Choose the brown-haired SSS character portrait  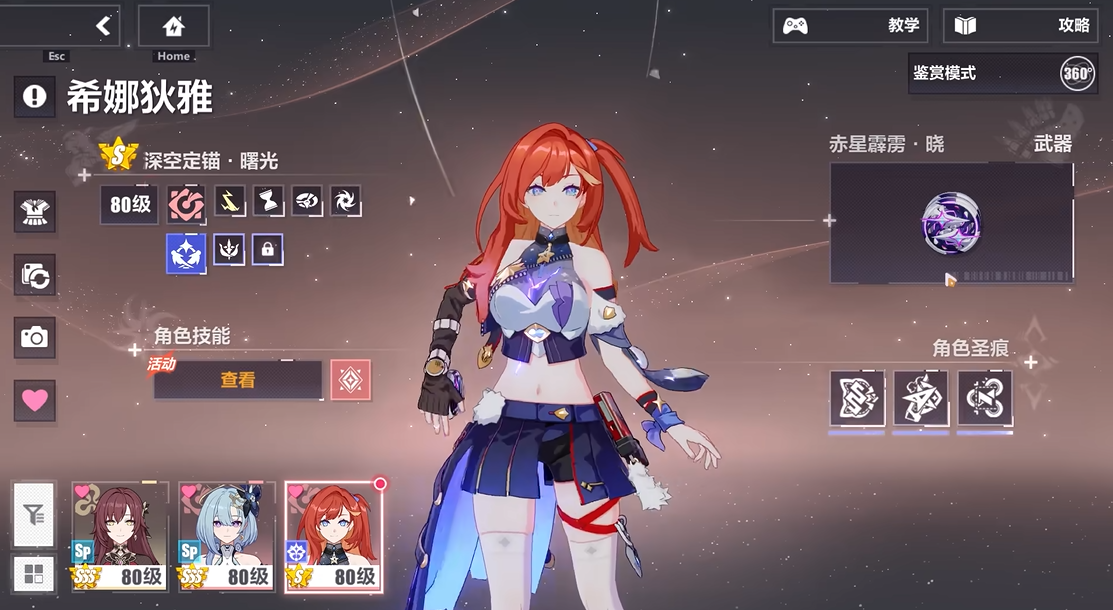[x=120, y=537]
